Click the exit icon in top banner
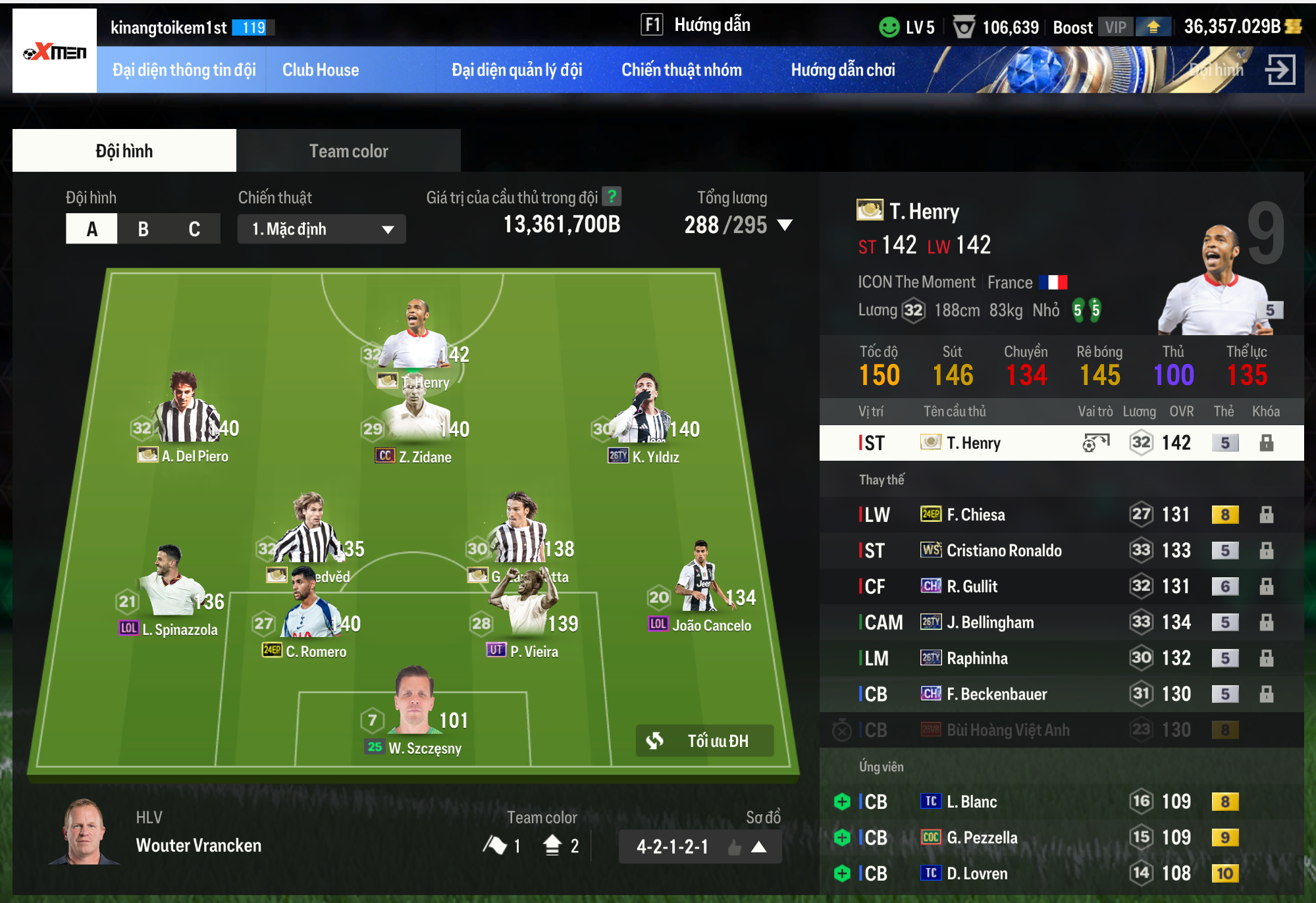 click(x=1280, y=70)
